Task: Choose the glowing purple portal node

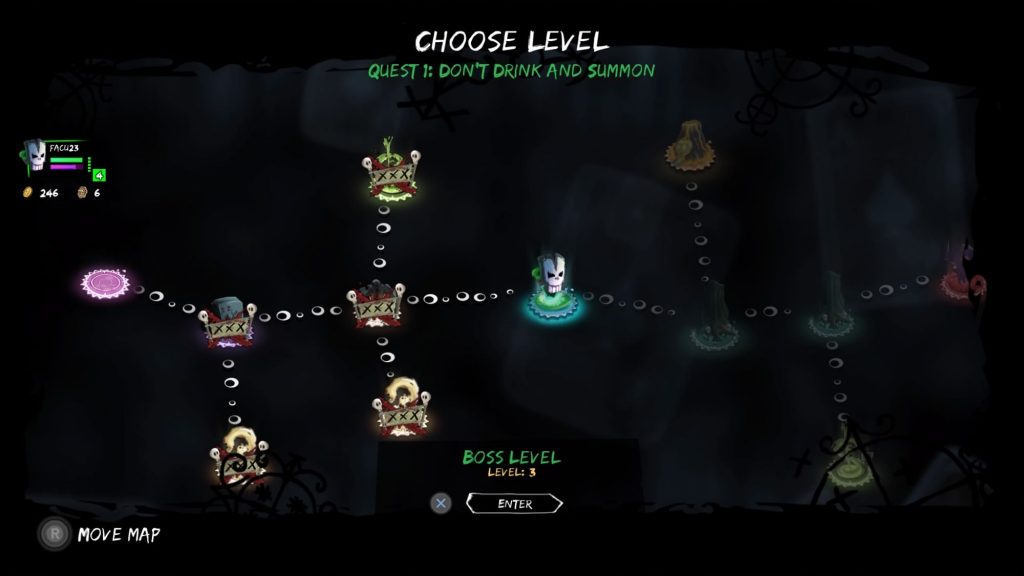Action: (x=106, y=282)
